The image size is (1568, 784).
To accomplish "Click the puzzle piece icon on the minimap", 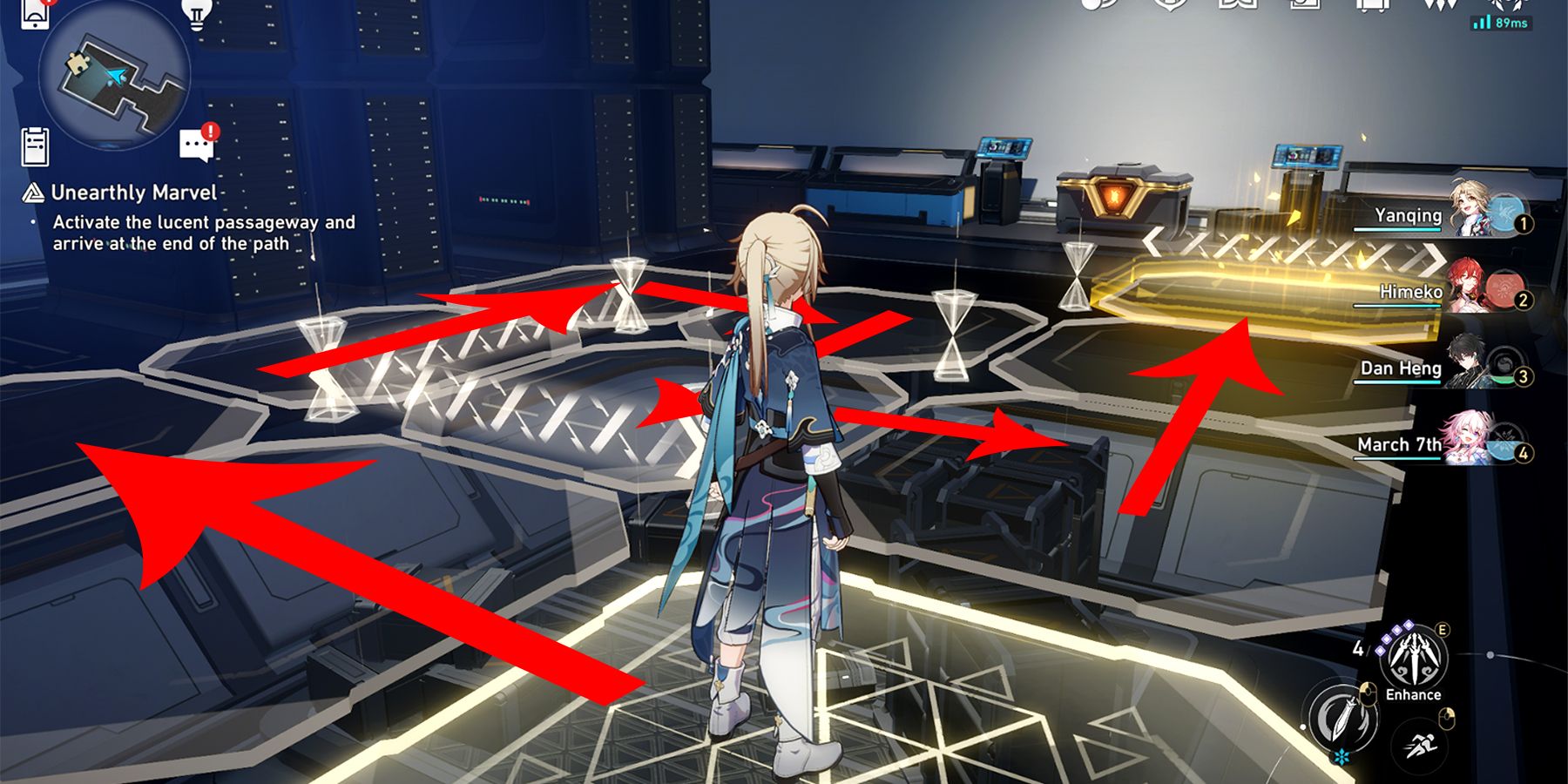I will [x=77, y=63].
